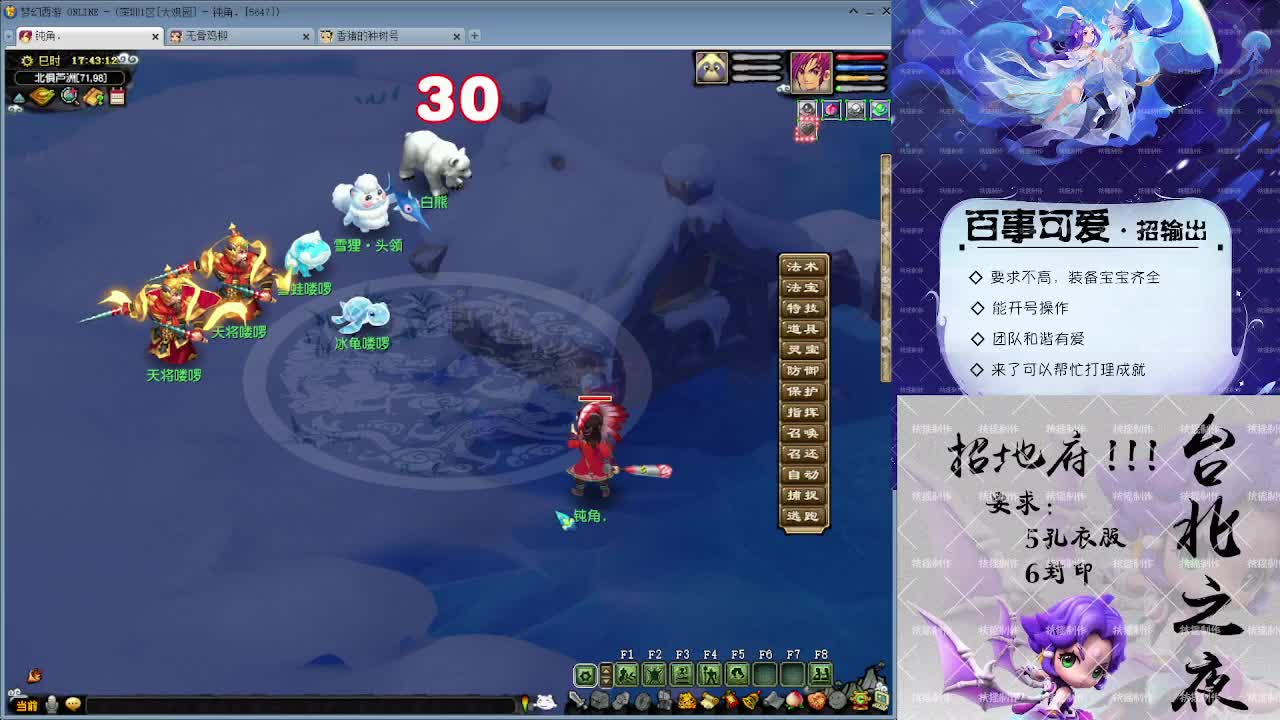Open the 当前 chat channel selector
Image resolution: width=1280 pixels, height=720 pixels.
pos(27,705)
